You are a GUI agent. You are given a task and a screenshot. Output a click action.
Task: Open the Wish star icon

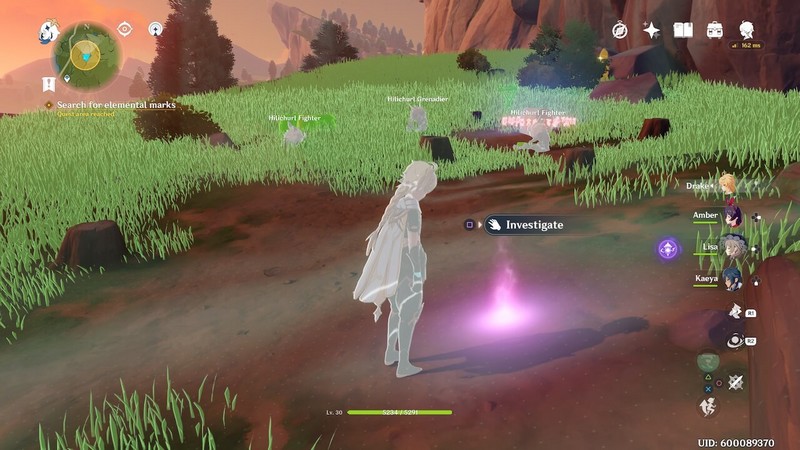tap(652, 30)
